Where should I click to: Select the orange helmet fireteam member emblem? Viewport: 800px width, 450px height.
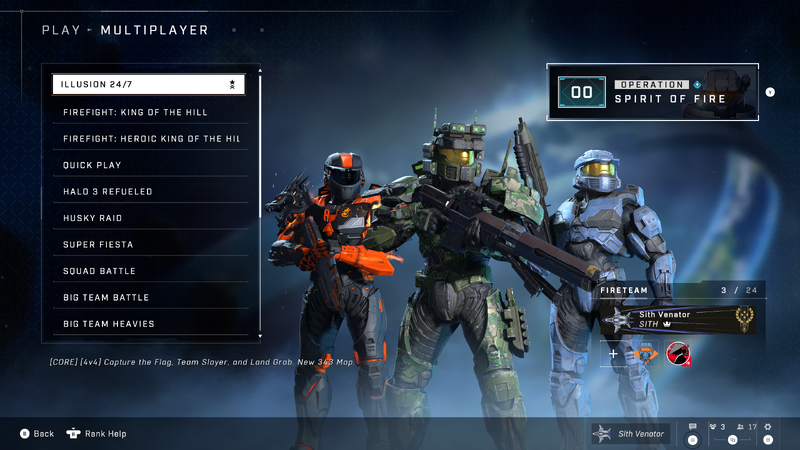pyautogui.click(x=645, y=354)
